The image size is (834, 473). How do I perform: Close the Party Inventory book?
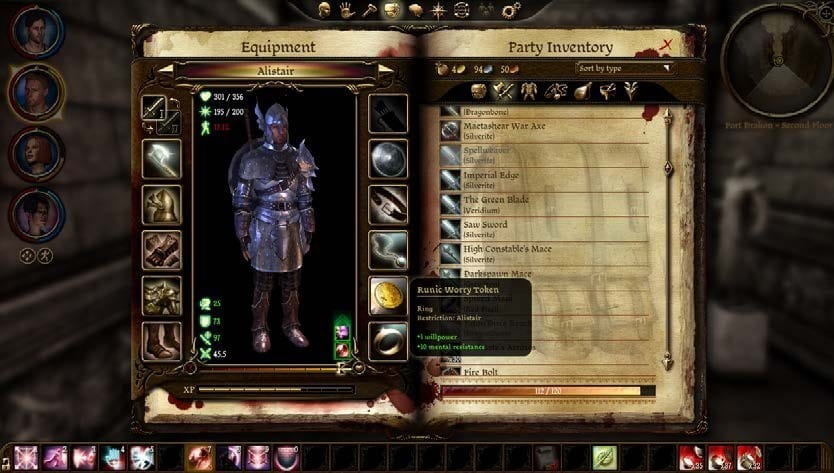[667, 45]
